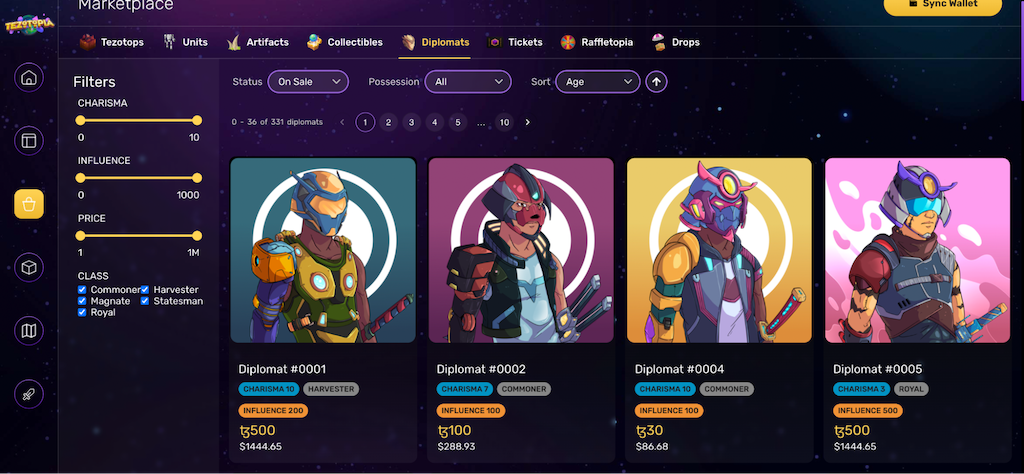Select the Collectibles tab
This screenshot has height=474, width=1024.
coord(345,42)
